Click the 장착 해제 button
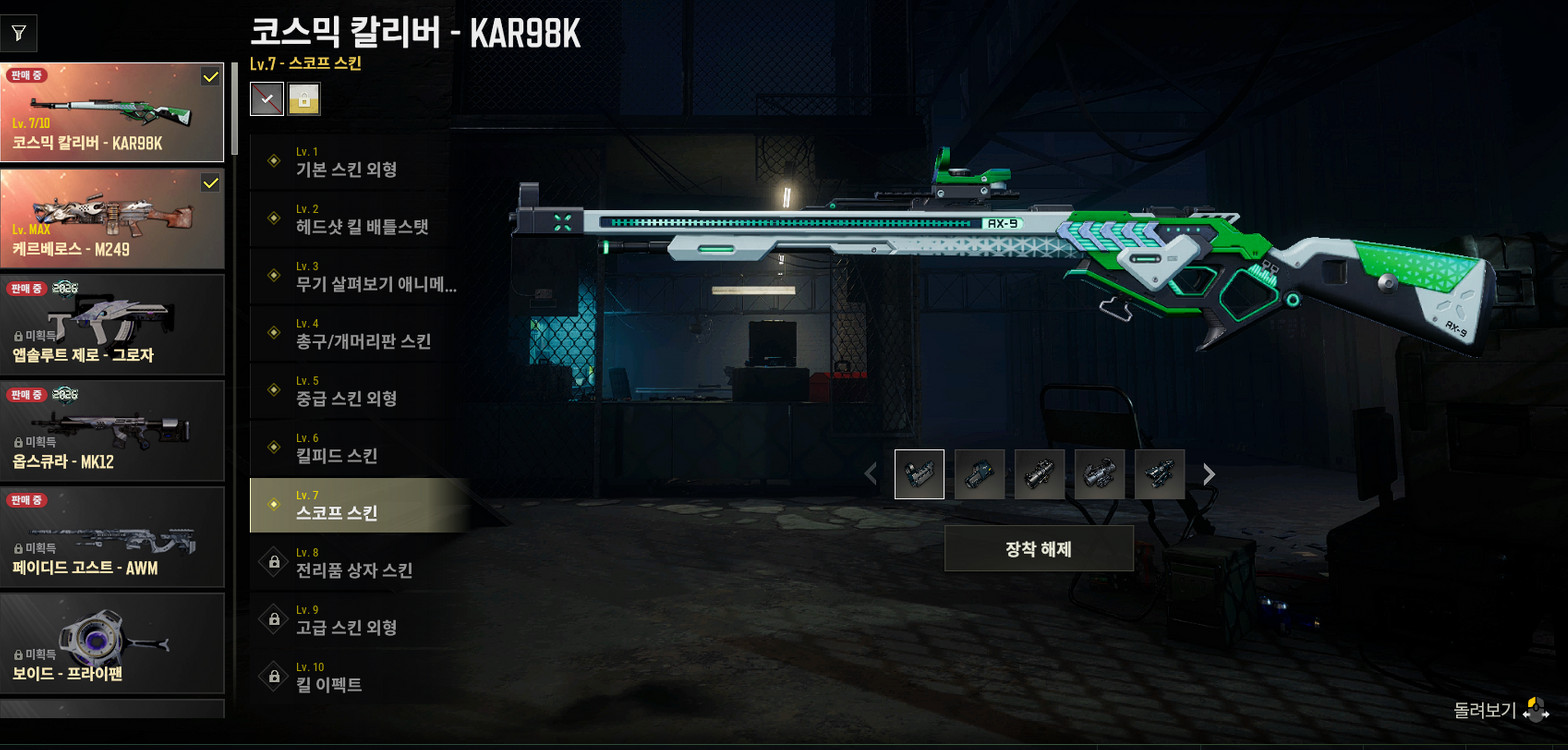 pos(1038,548)
